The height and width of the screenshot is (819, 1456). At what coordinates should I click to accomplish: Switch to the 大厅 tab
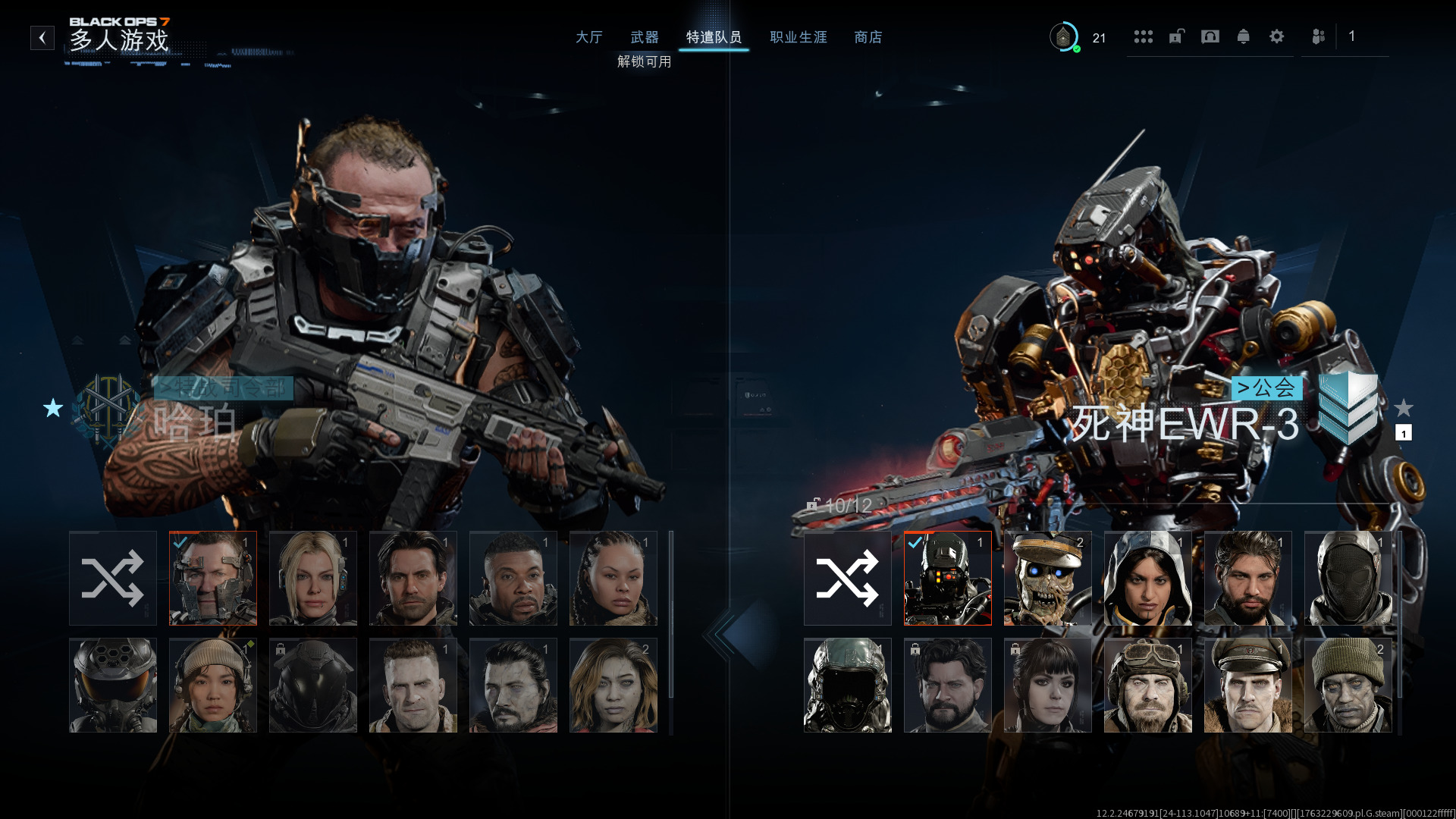tap(588, 37)
